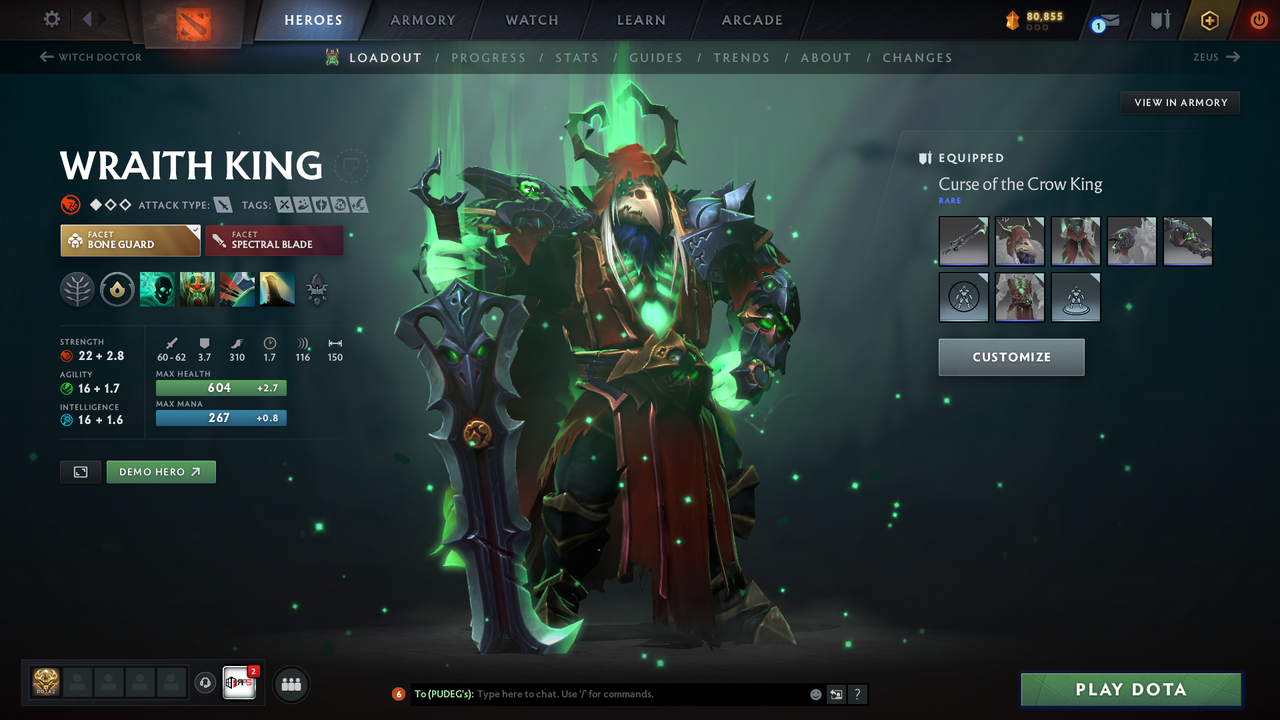Navigate to next hero Zeus
This screenshot has width=1280, height=720.
1216,57
